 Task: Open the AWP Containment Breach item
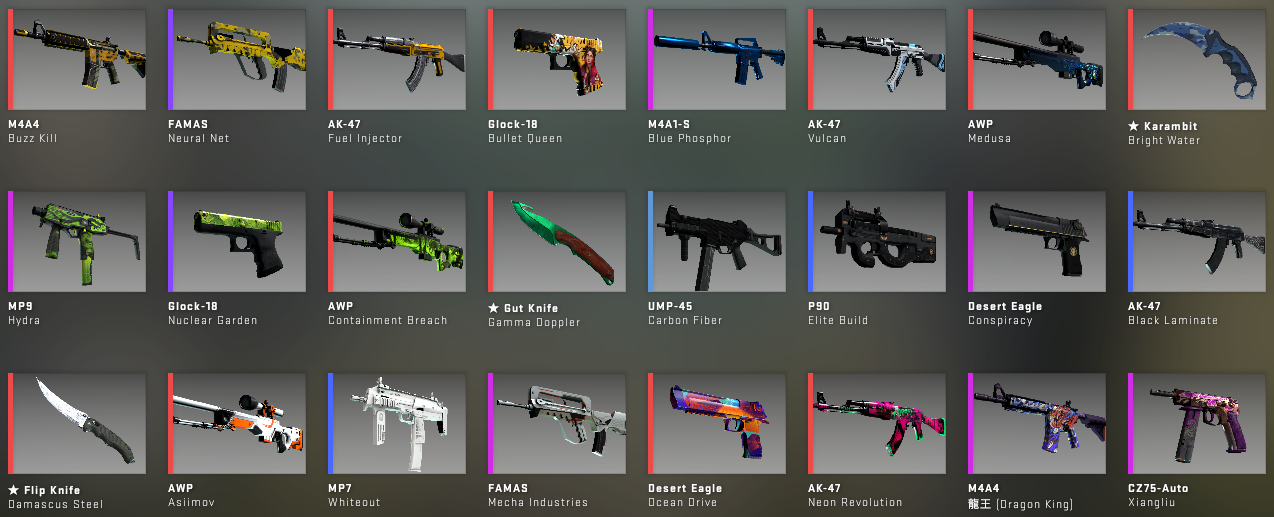397,242
